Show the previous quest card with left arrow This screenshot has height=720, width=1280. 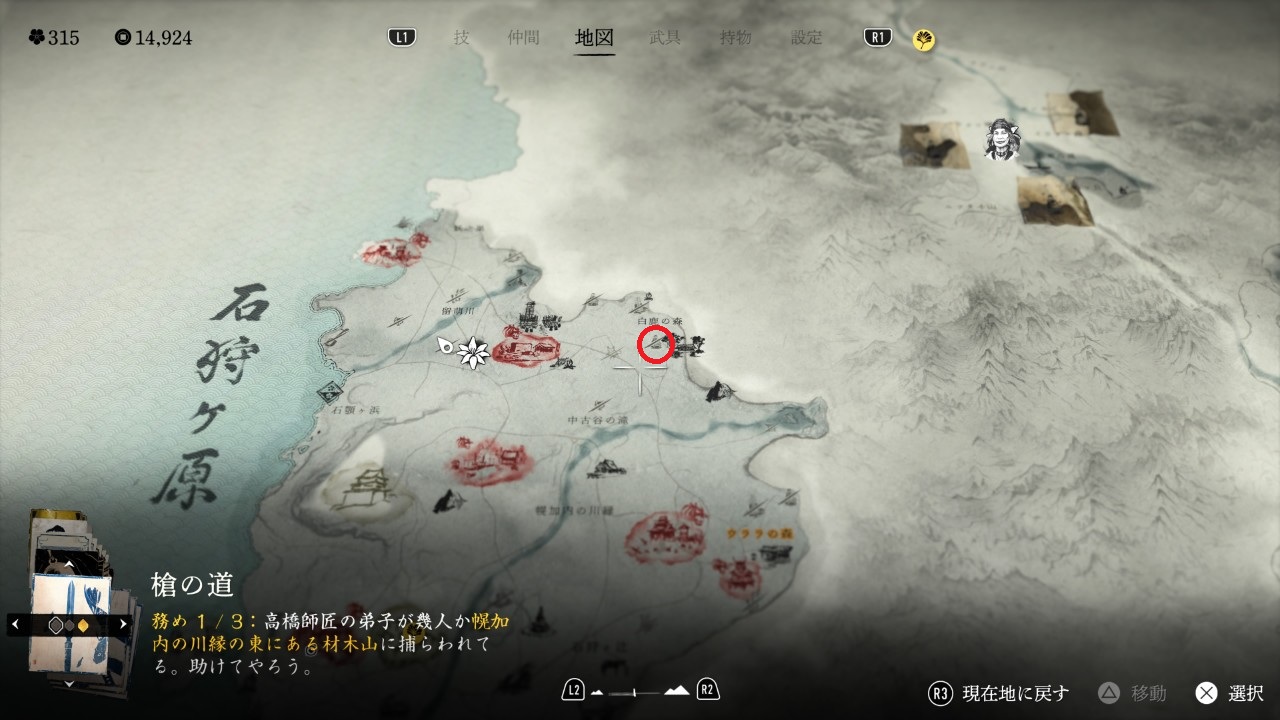click(14, 624)
